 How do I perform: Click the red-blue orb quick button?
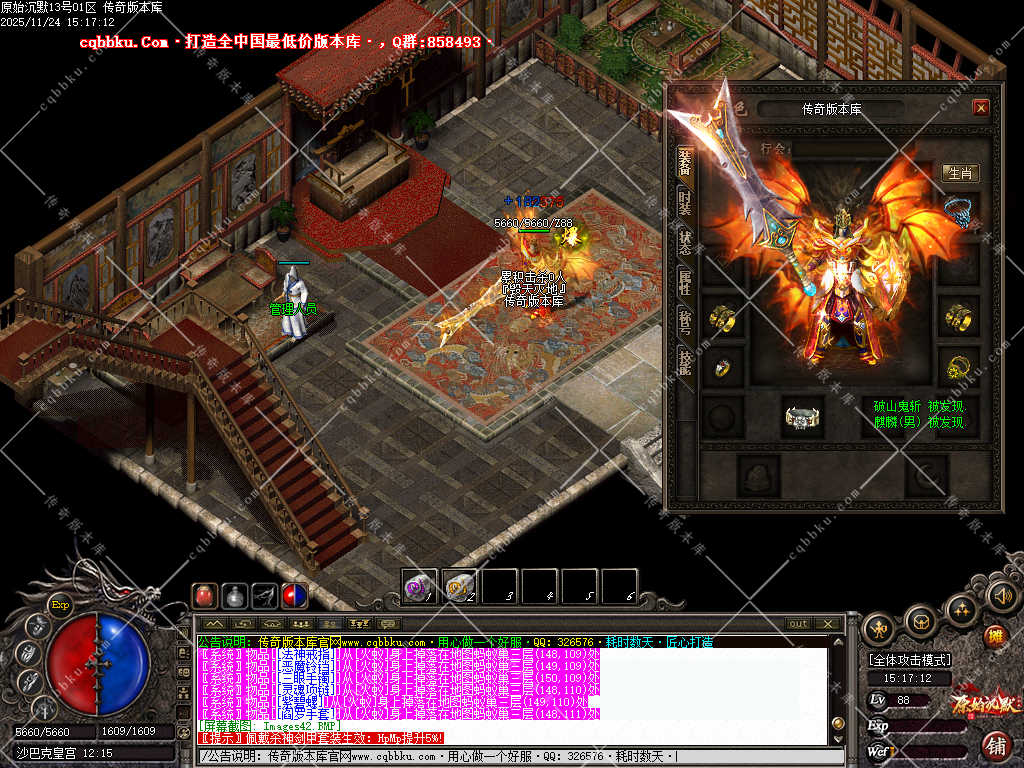point(295,596)
